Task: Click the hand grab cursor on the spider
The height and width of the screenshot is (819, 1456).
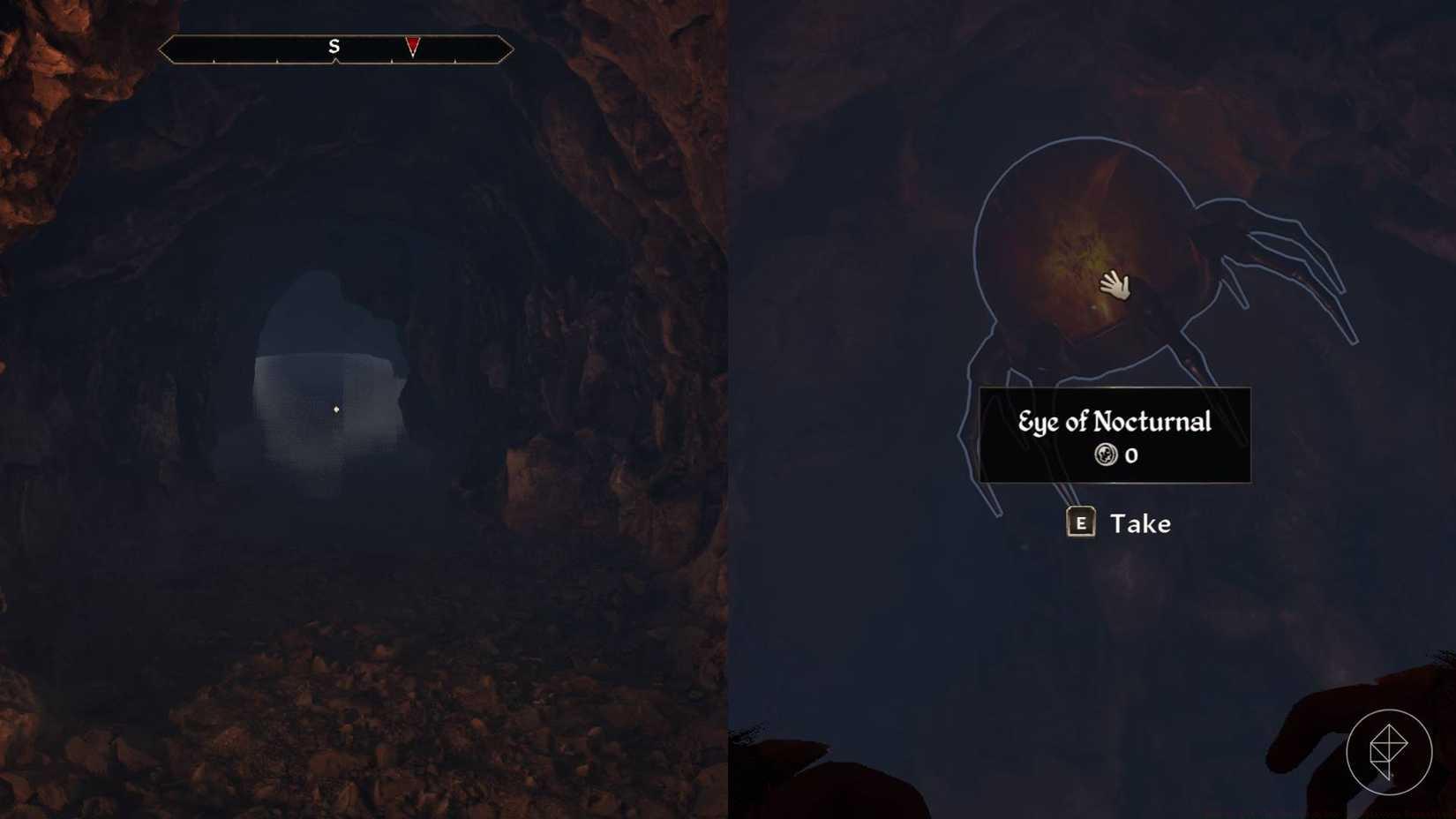Action: click(x=1115, y=286)
